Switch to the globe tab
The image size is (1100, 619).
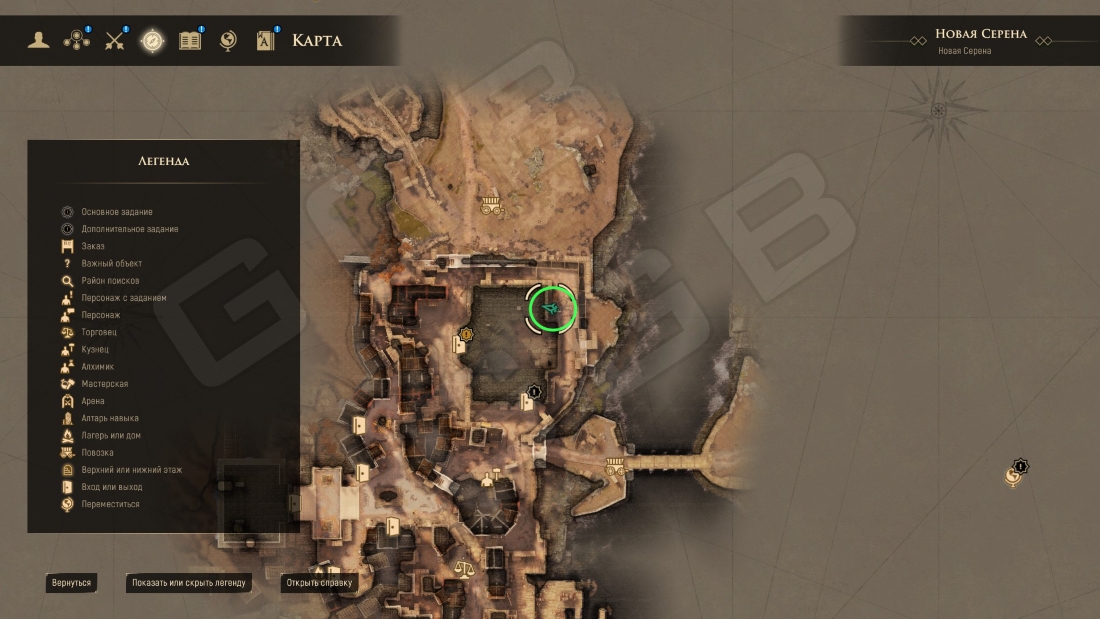[x=228, y=40]
